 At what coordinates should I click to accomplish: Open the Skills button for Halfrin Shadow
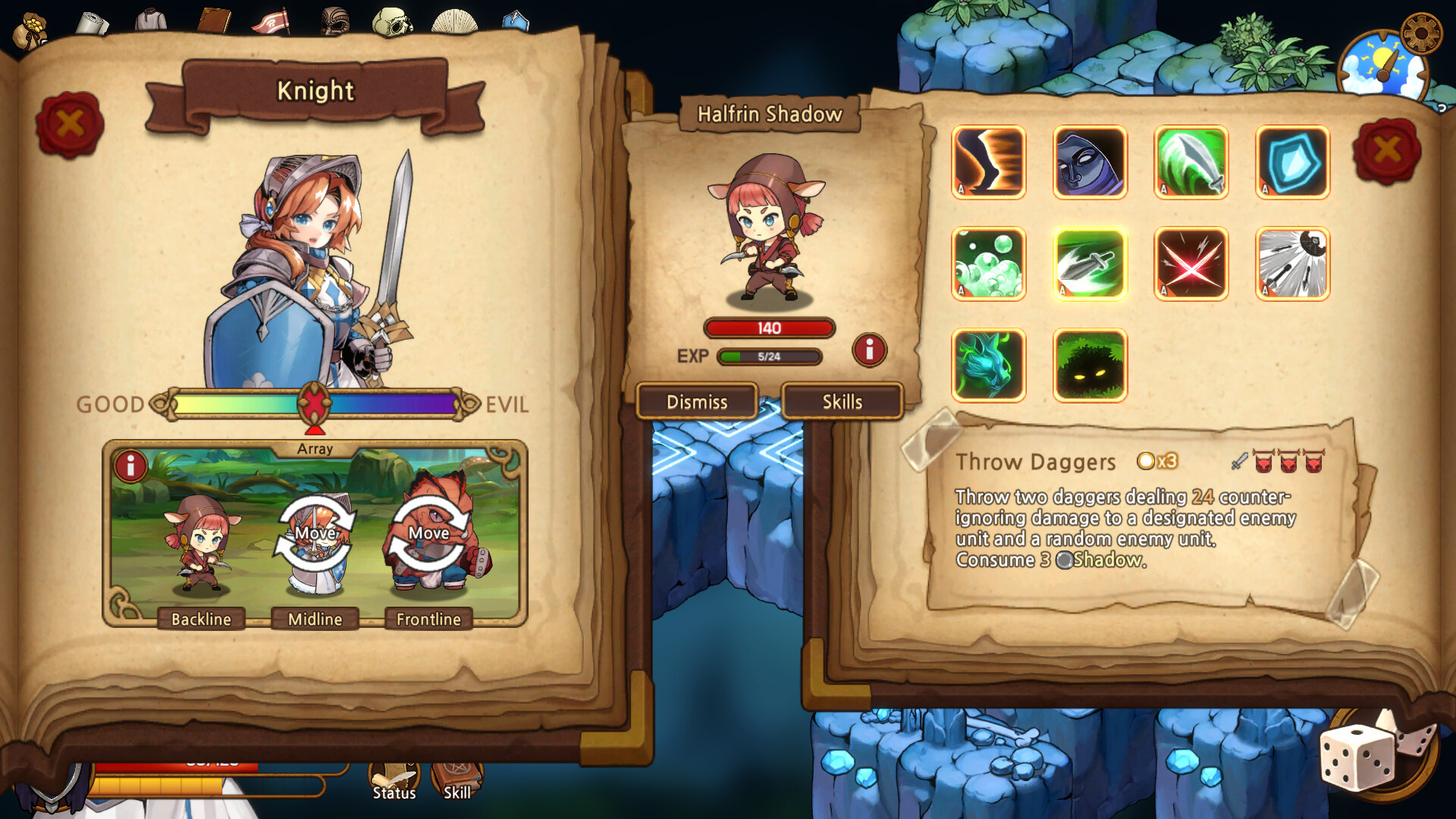[x=842, y=401]
